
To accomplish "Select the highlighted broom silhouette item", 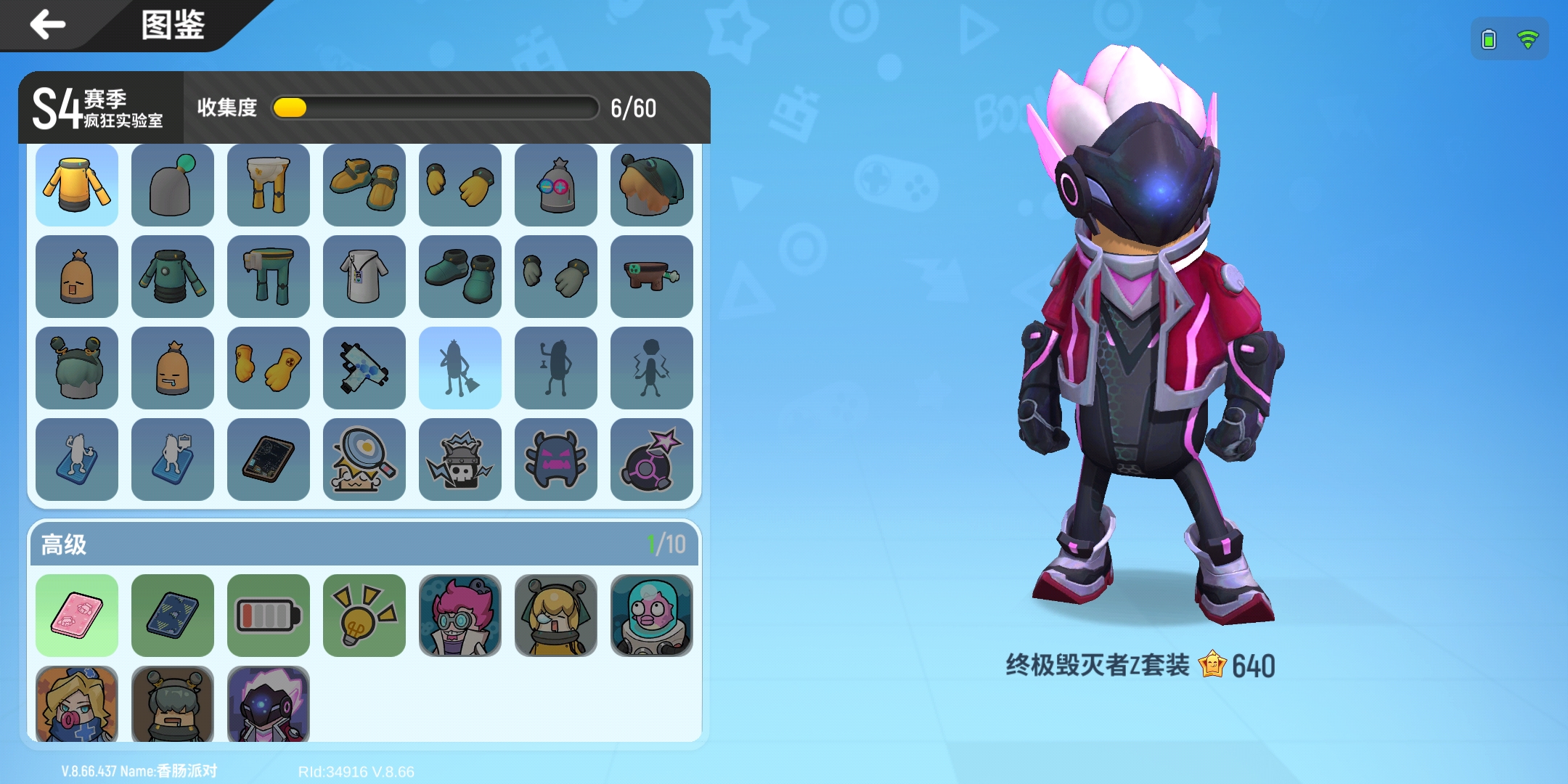I will click(460, 367).
